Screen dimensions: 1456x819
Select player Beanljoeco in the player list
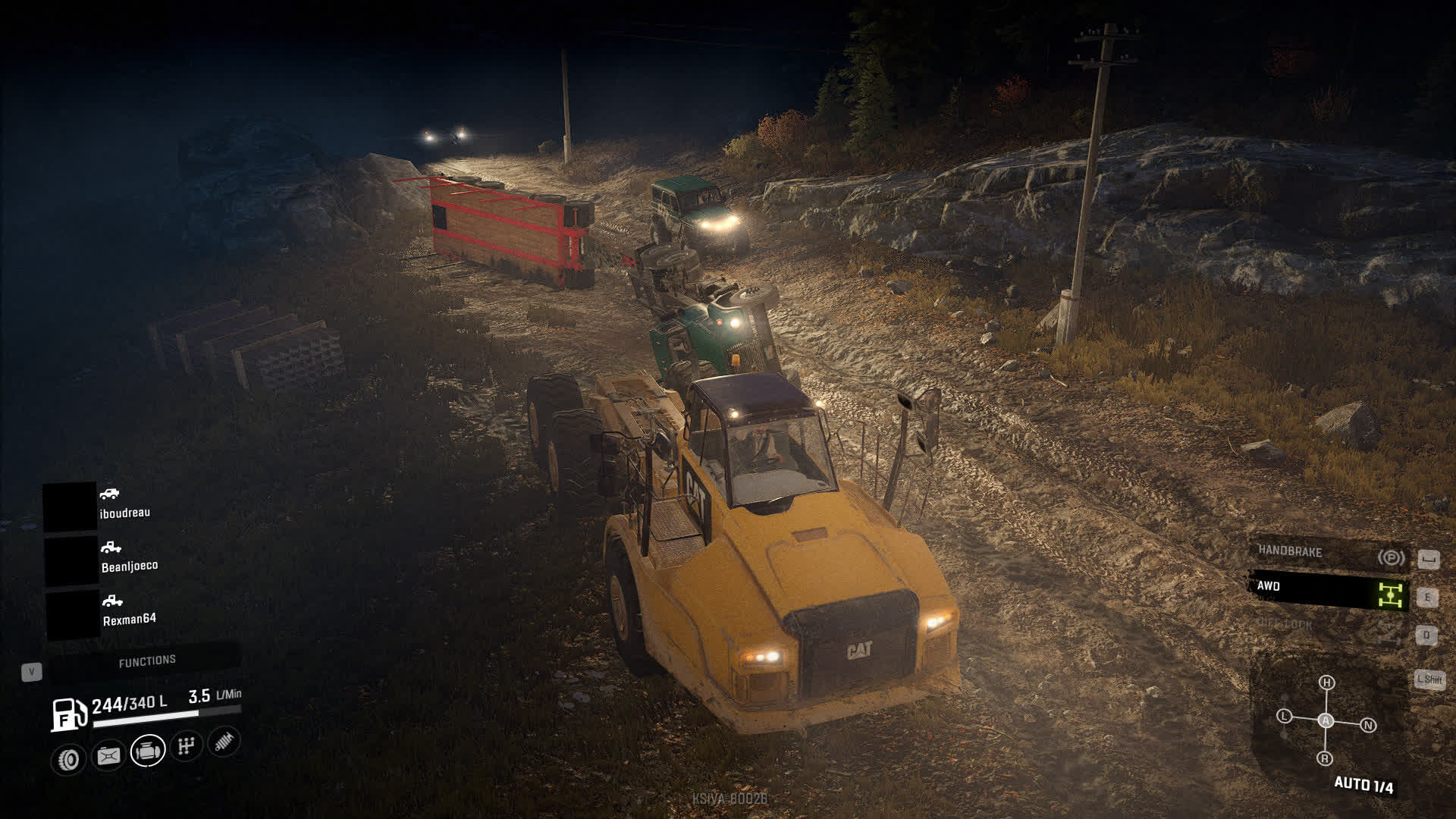point(129,566)
